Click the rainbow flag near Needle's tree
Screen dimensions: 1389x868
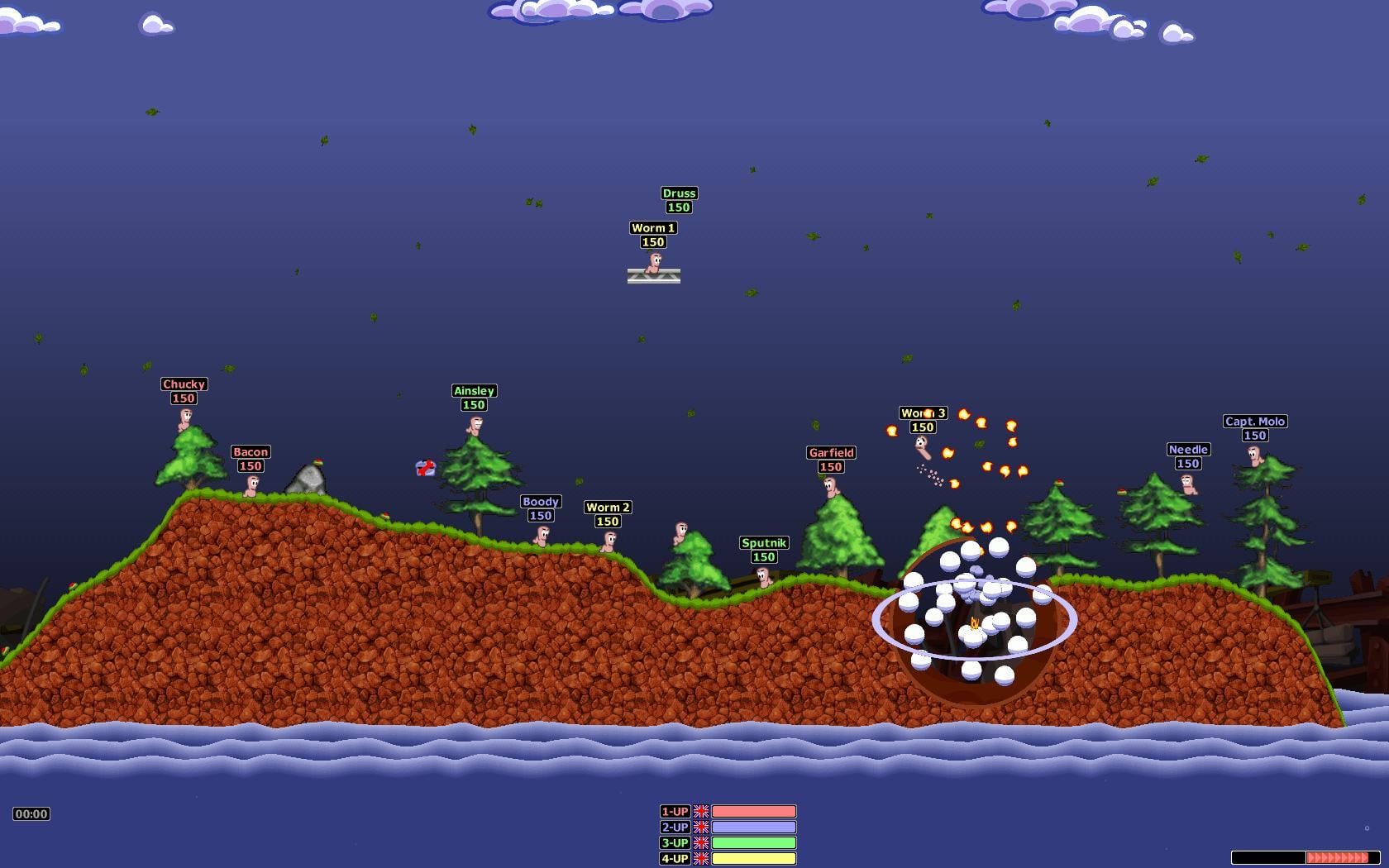pyautogui.click(x=1122, y=491)
